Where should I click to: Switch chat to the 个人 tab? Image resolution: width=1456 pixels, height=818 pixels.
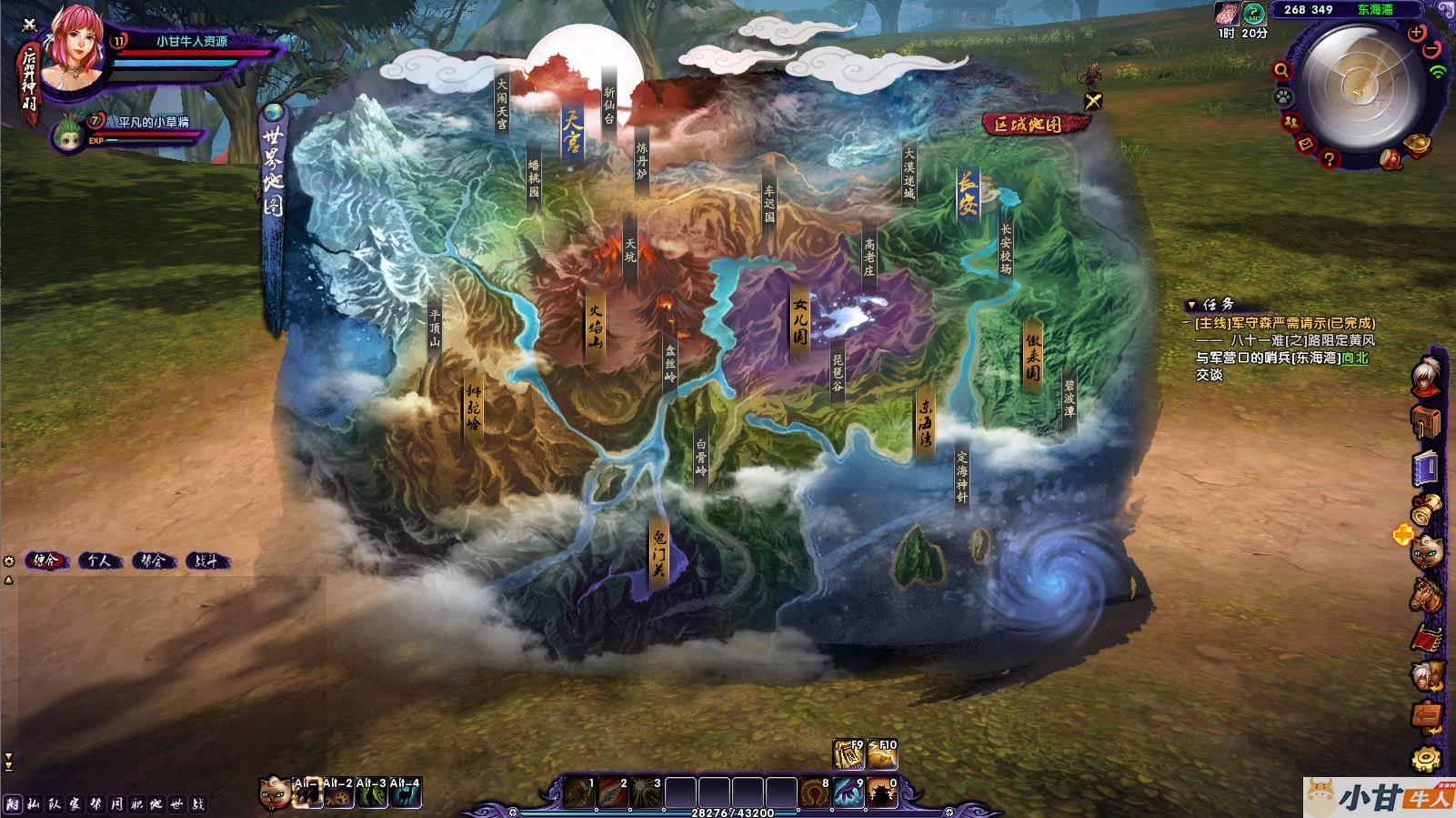pos(99,561)
